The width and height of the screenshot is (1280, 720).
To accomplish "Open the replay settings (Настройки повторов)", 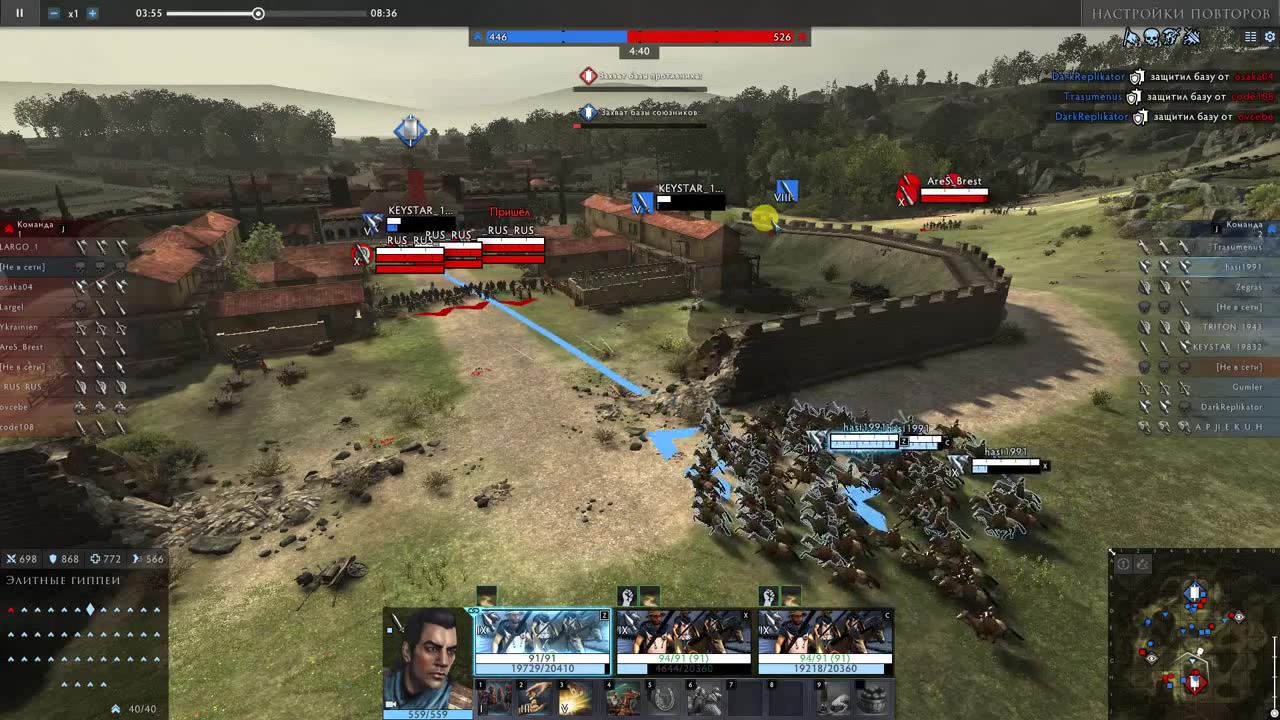I will coord(1180,13).
